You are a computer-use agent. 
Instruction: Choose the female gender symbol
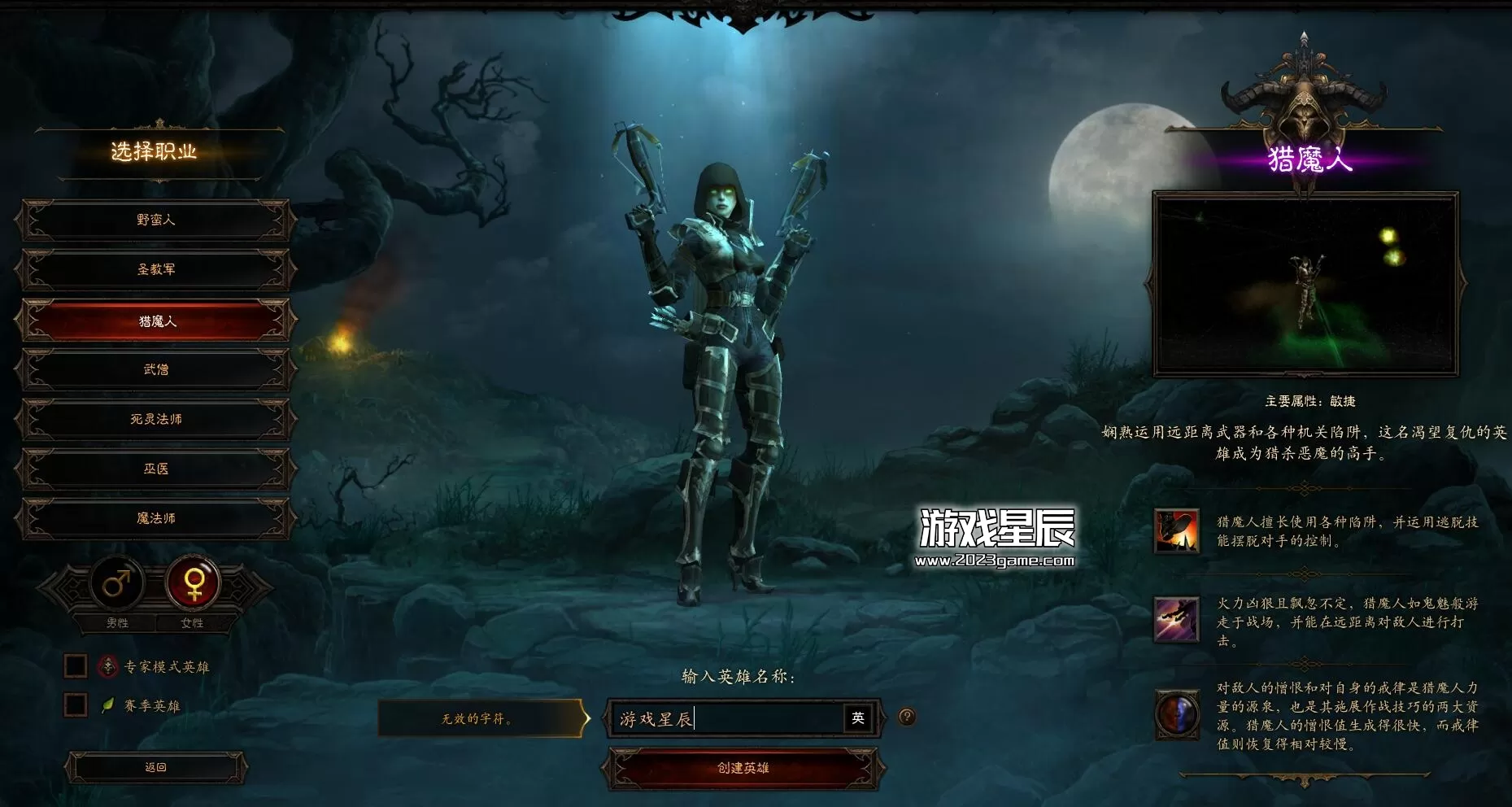click(194, 583)
